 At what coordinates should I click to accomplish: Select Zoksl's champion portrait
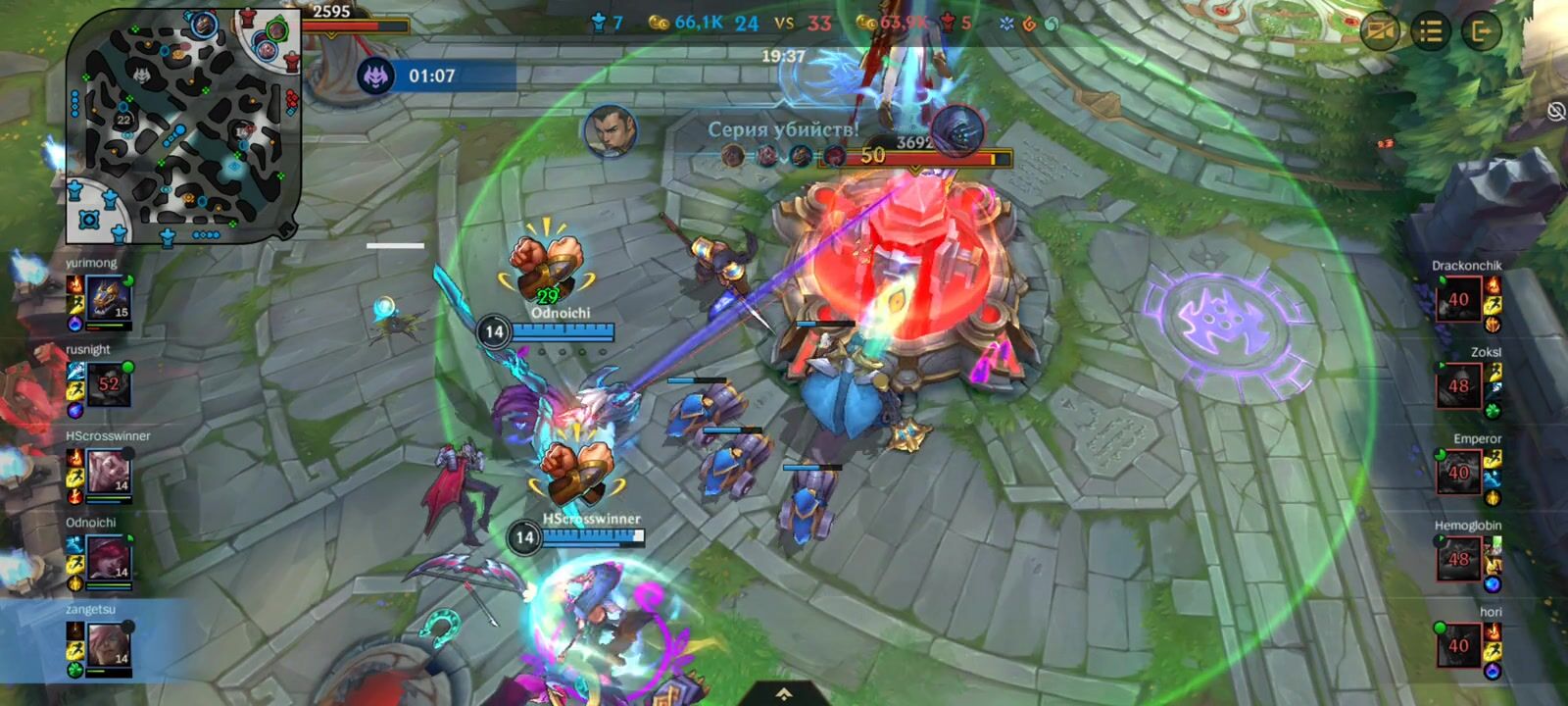pyautogui.click(x=1458, y=385)
